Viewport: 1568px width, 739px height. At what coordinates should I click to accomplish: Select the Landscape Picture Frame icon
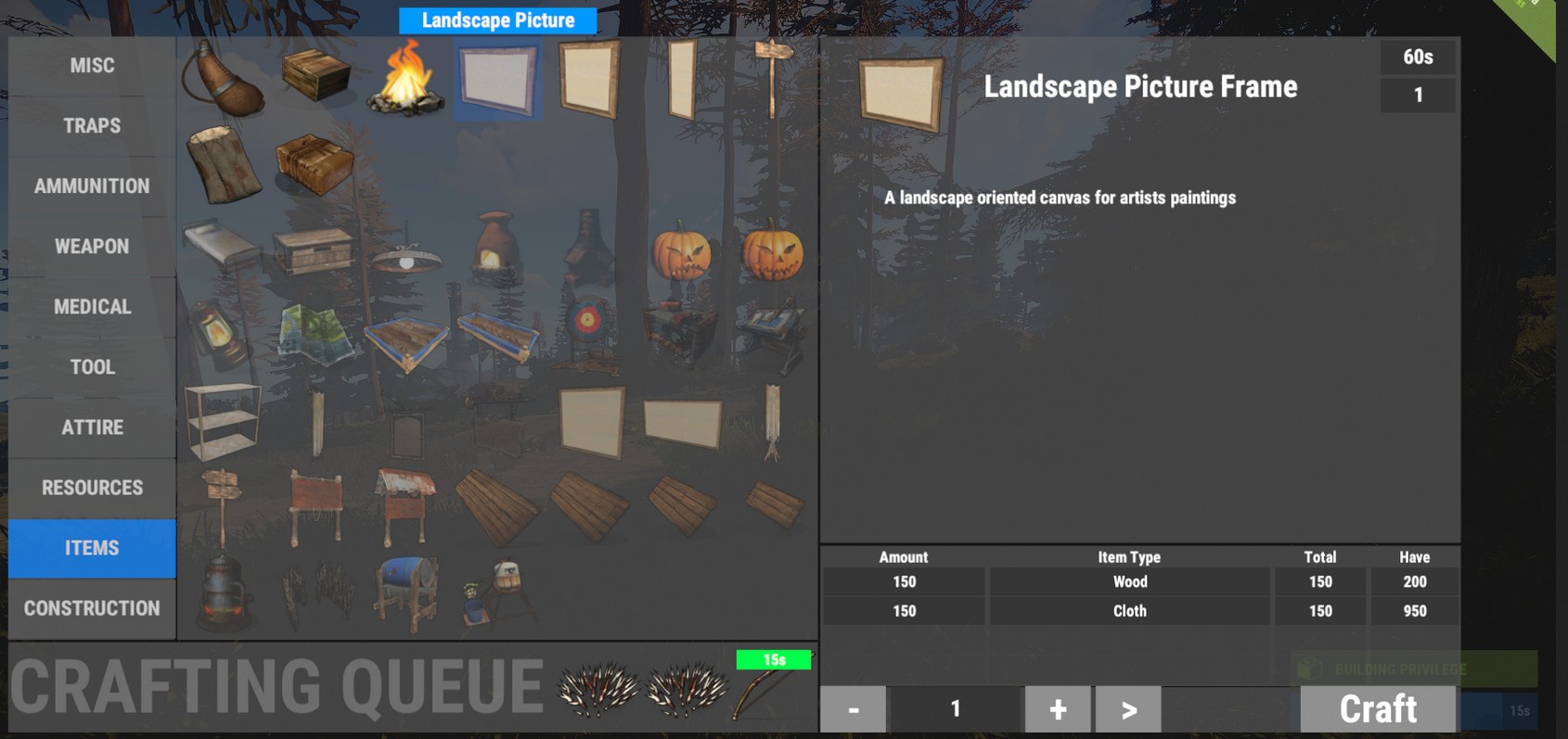point(497,82)
